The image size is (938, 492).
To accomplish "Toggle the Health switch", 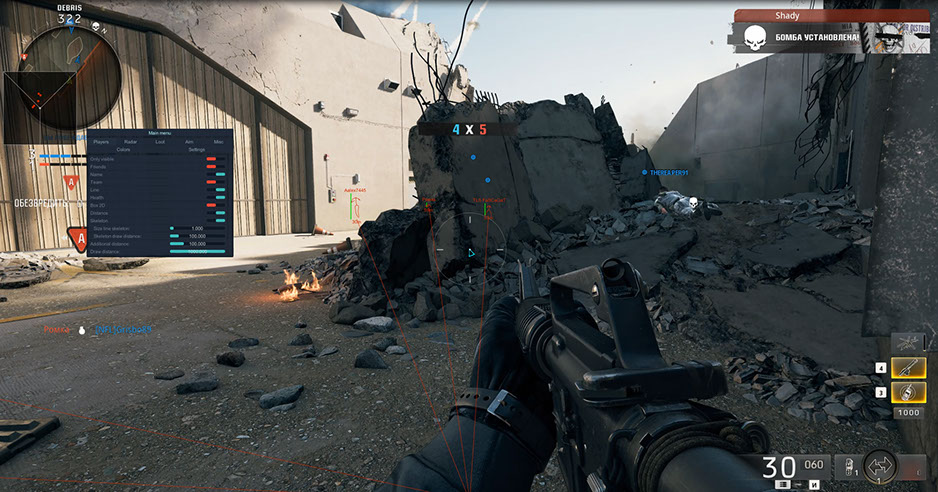I will [x=219, y=197].
